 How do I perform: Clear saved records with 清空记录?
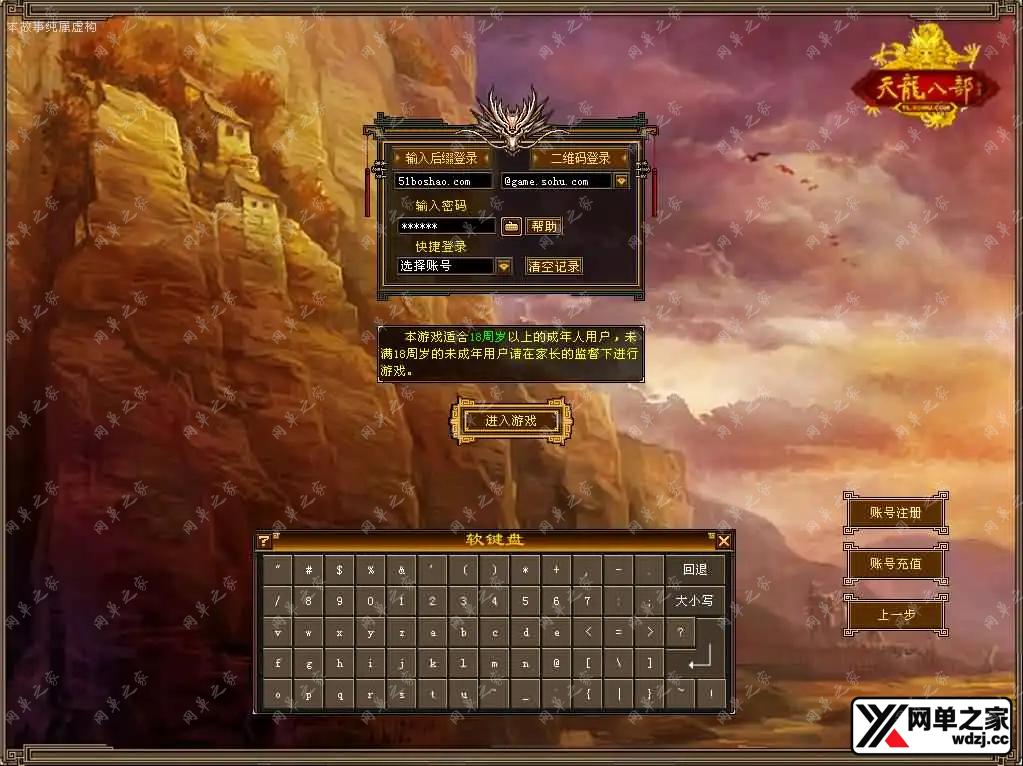point(554,266)
